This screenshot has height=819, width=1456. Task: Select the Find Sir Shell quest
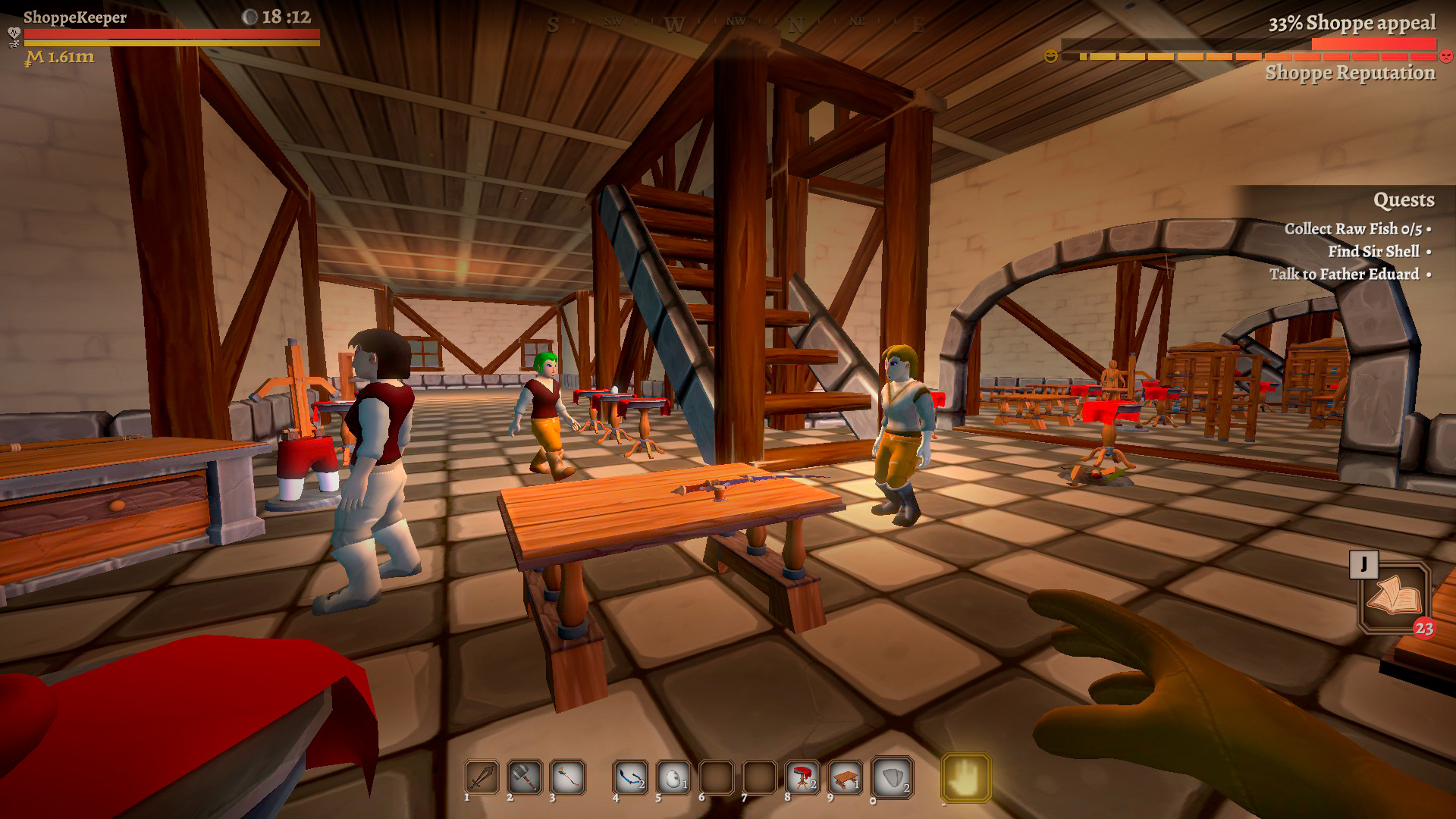tap(1374, 251)
